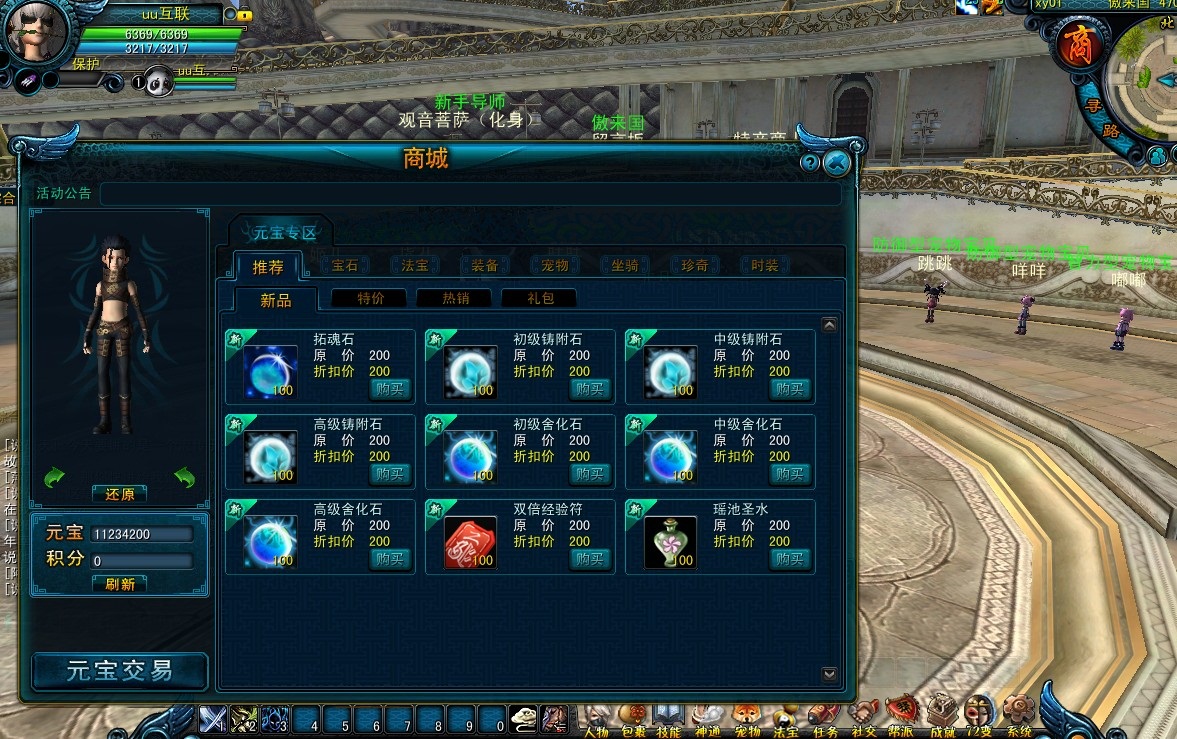Switch to the 宝石 category tab
1177x739 pixels.
(x=344, y=265)
